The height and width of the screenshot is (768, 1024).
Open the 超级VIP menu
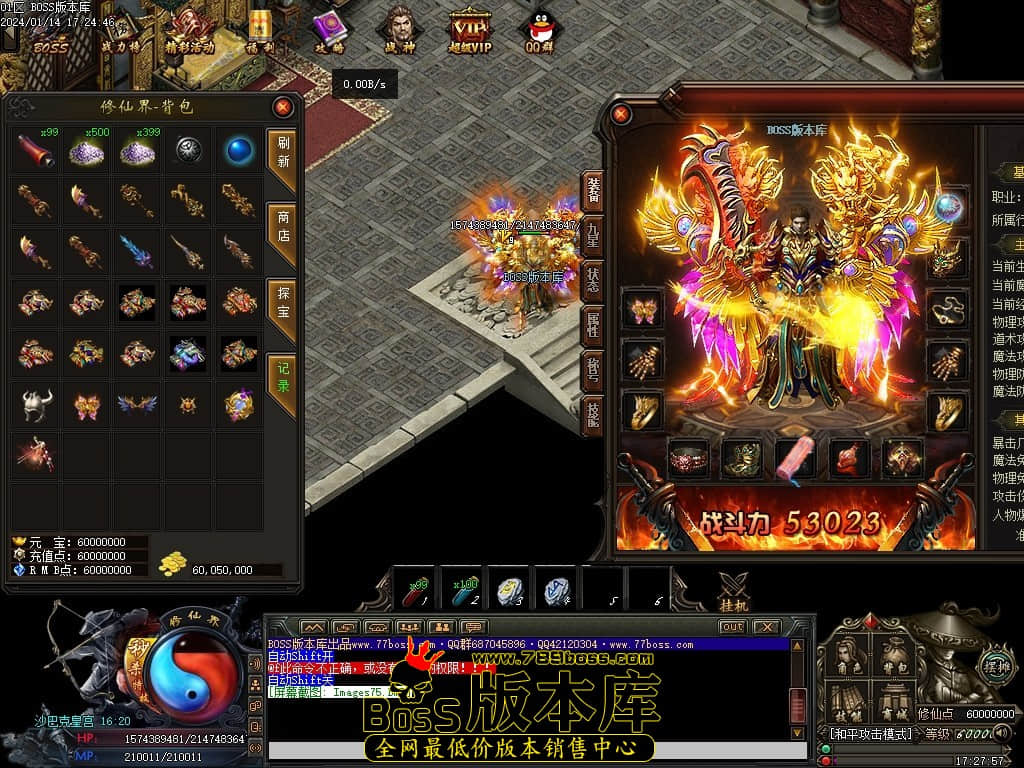pyautogui.click(x=468, y=30)
